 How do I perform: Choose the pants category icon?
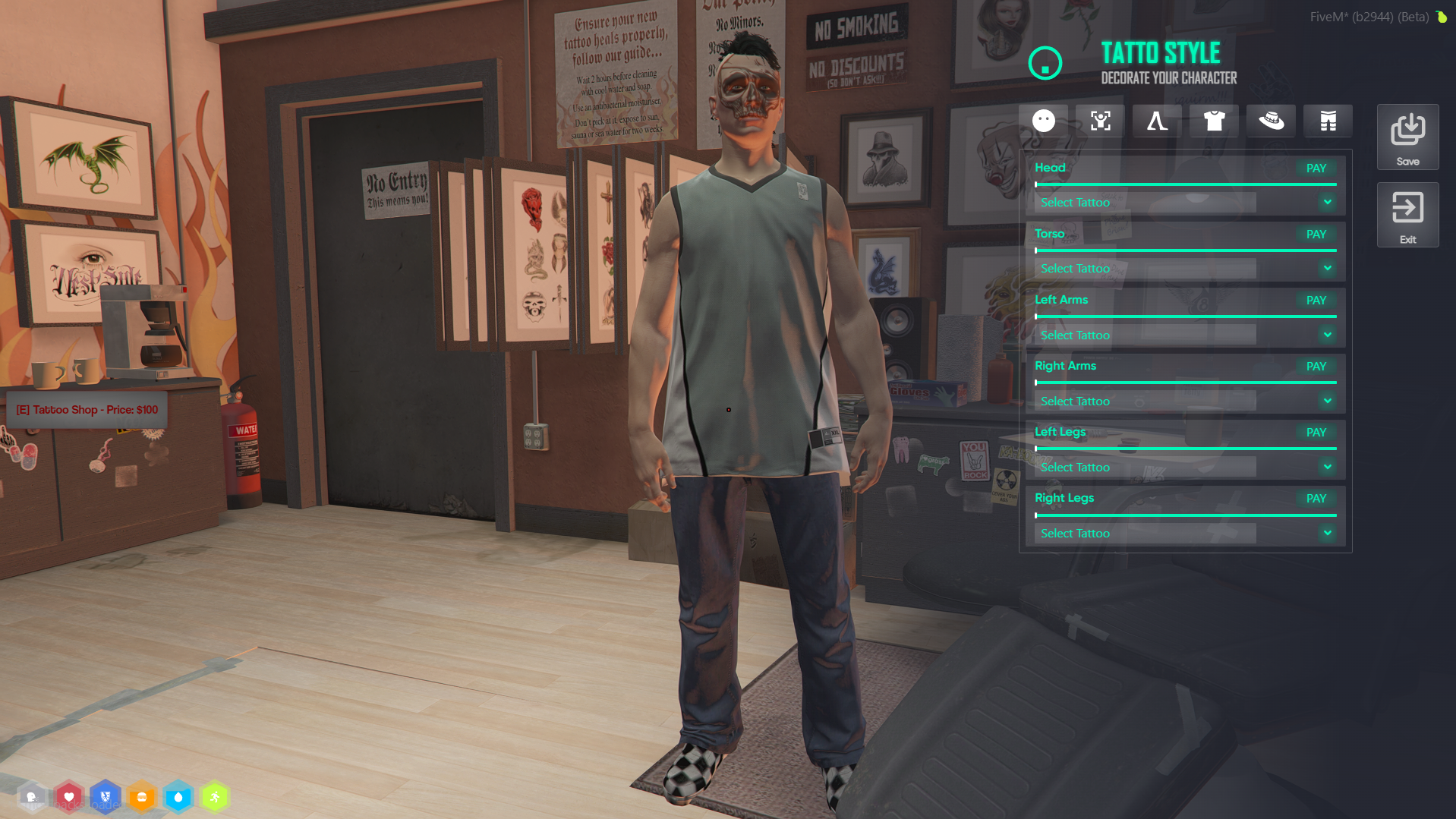[x=1328, y=120]
